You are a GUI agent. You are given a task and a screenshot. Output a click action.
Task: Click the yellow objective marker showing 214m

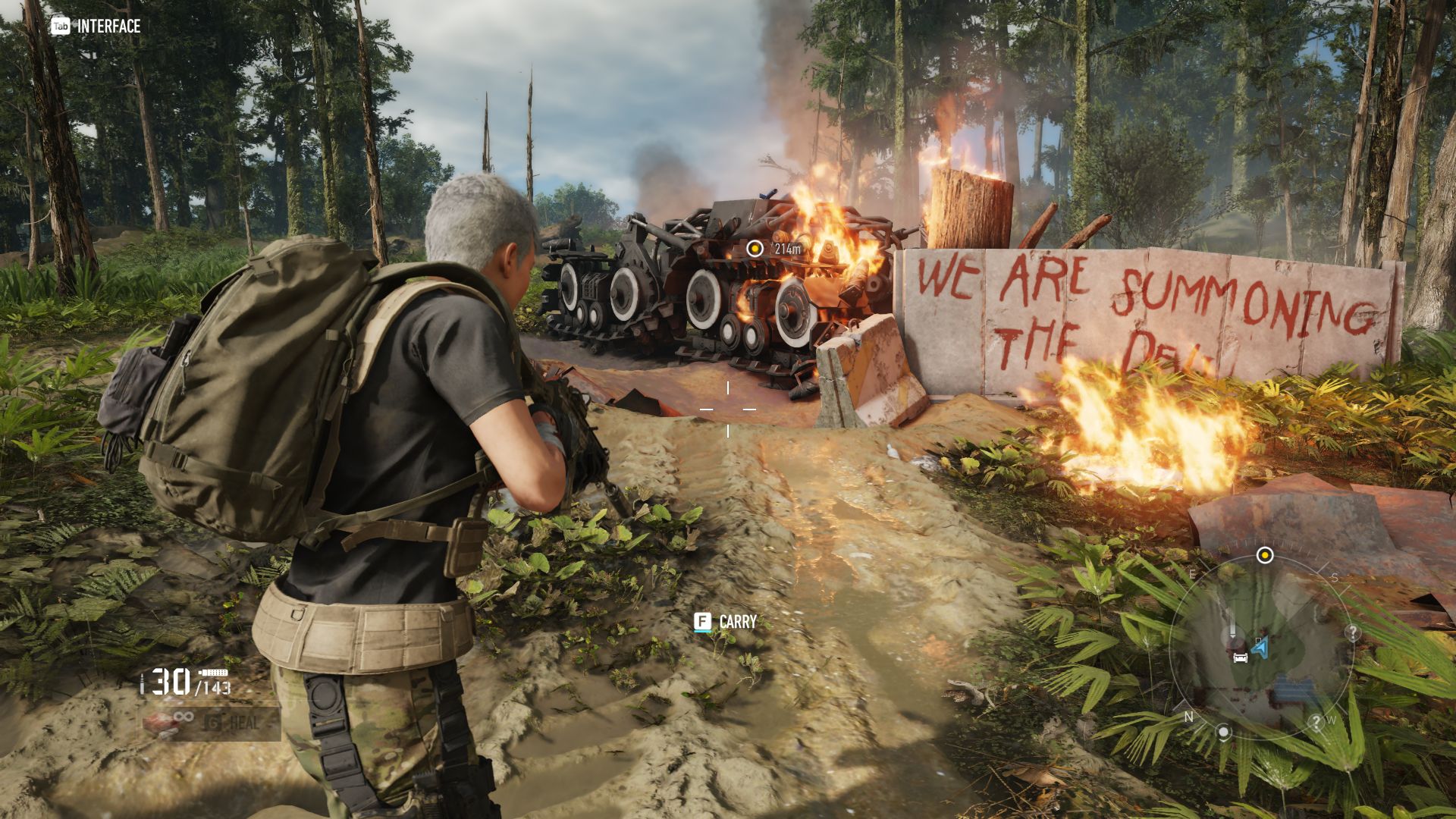(755, 248)
